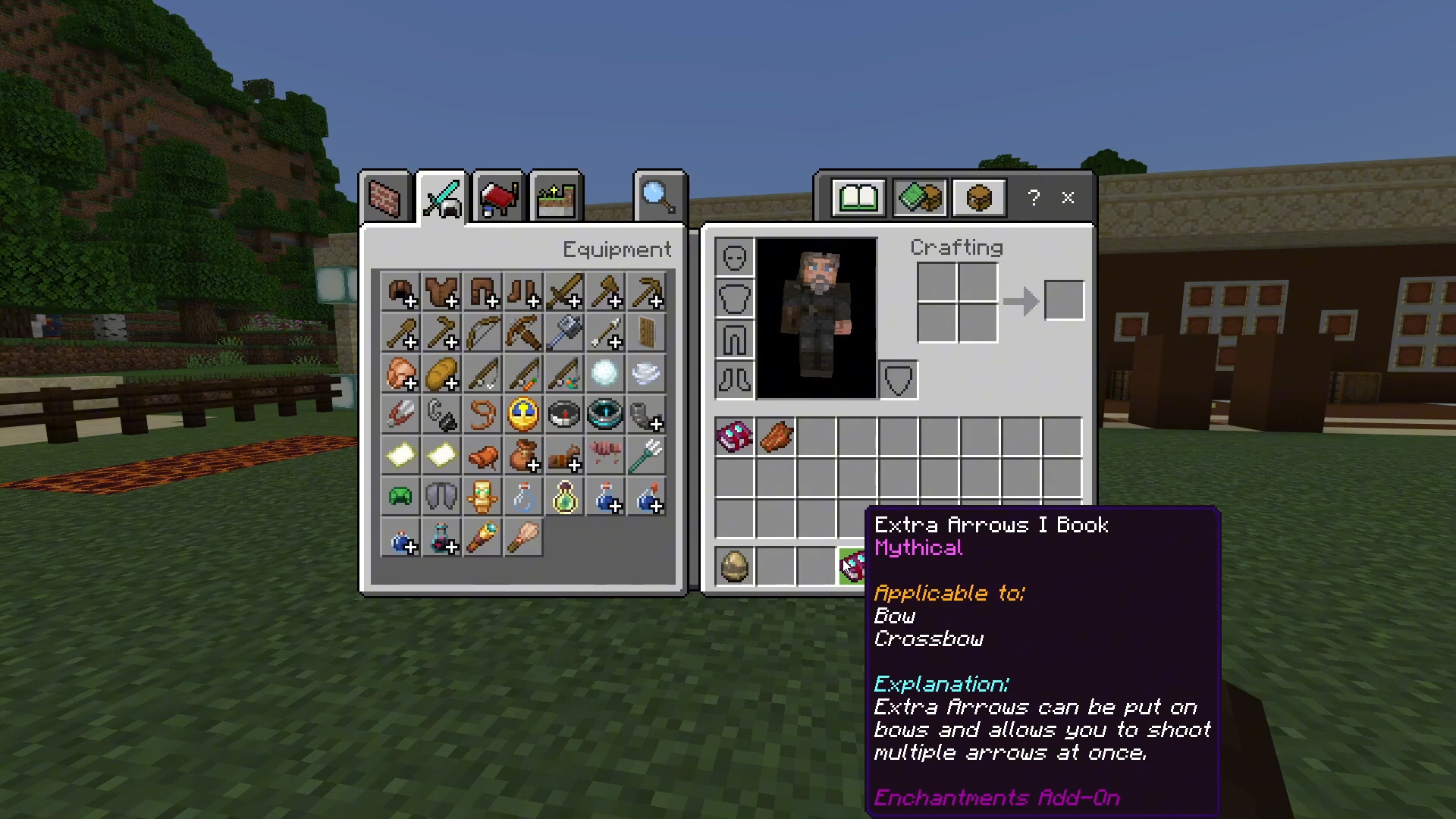1456x819 pixels.
Task: Select the elytra in the Equipment grid
Action: click(x=441, y=497)
